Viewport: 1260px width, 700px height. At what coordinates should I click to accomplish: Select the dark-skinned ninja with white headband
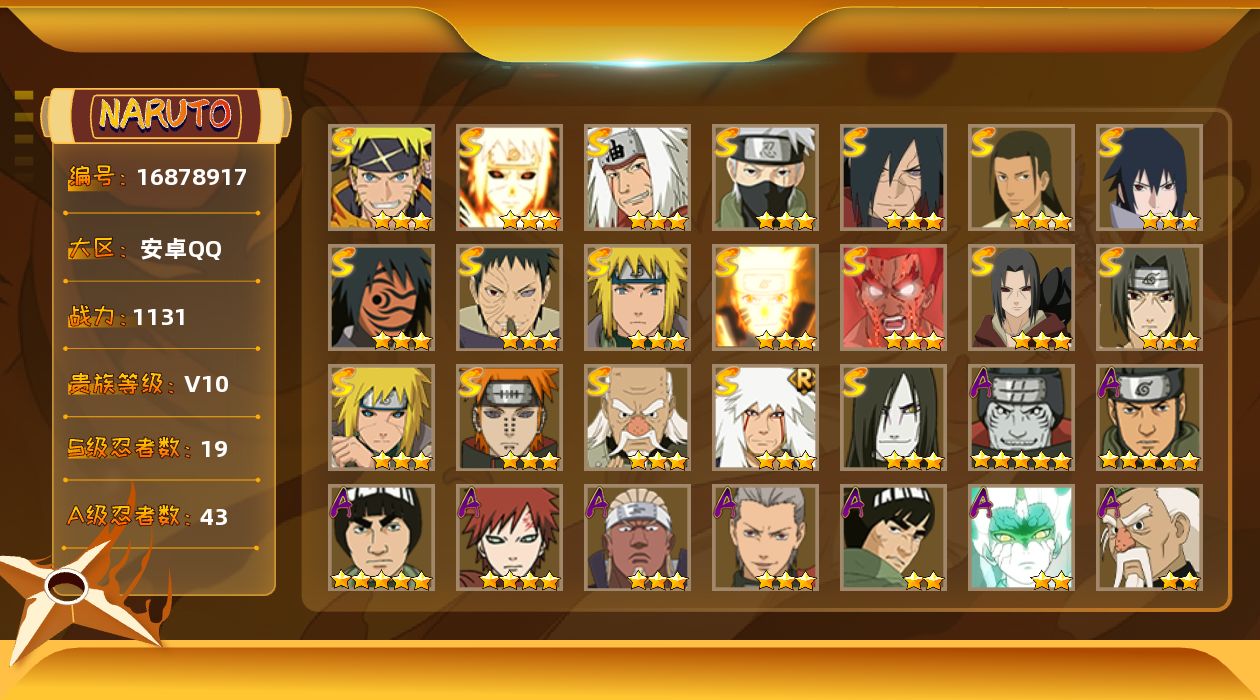pos(637,537)
